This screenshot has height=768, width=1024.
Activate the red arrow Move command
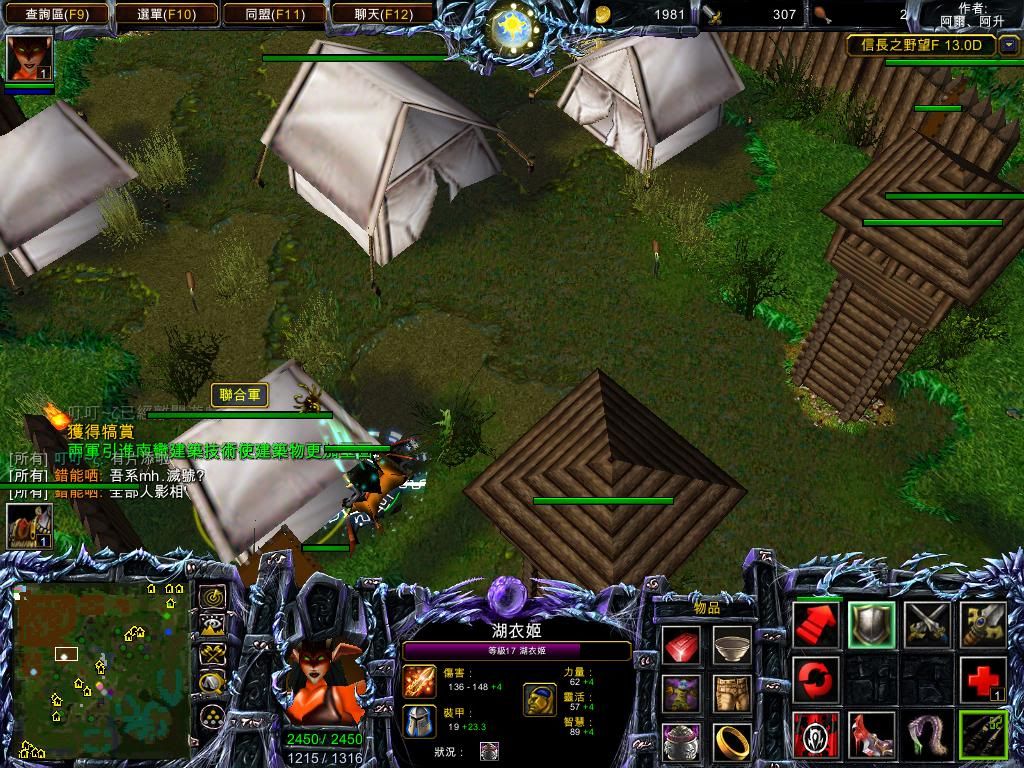click(817, 625)
